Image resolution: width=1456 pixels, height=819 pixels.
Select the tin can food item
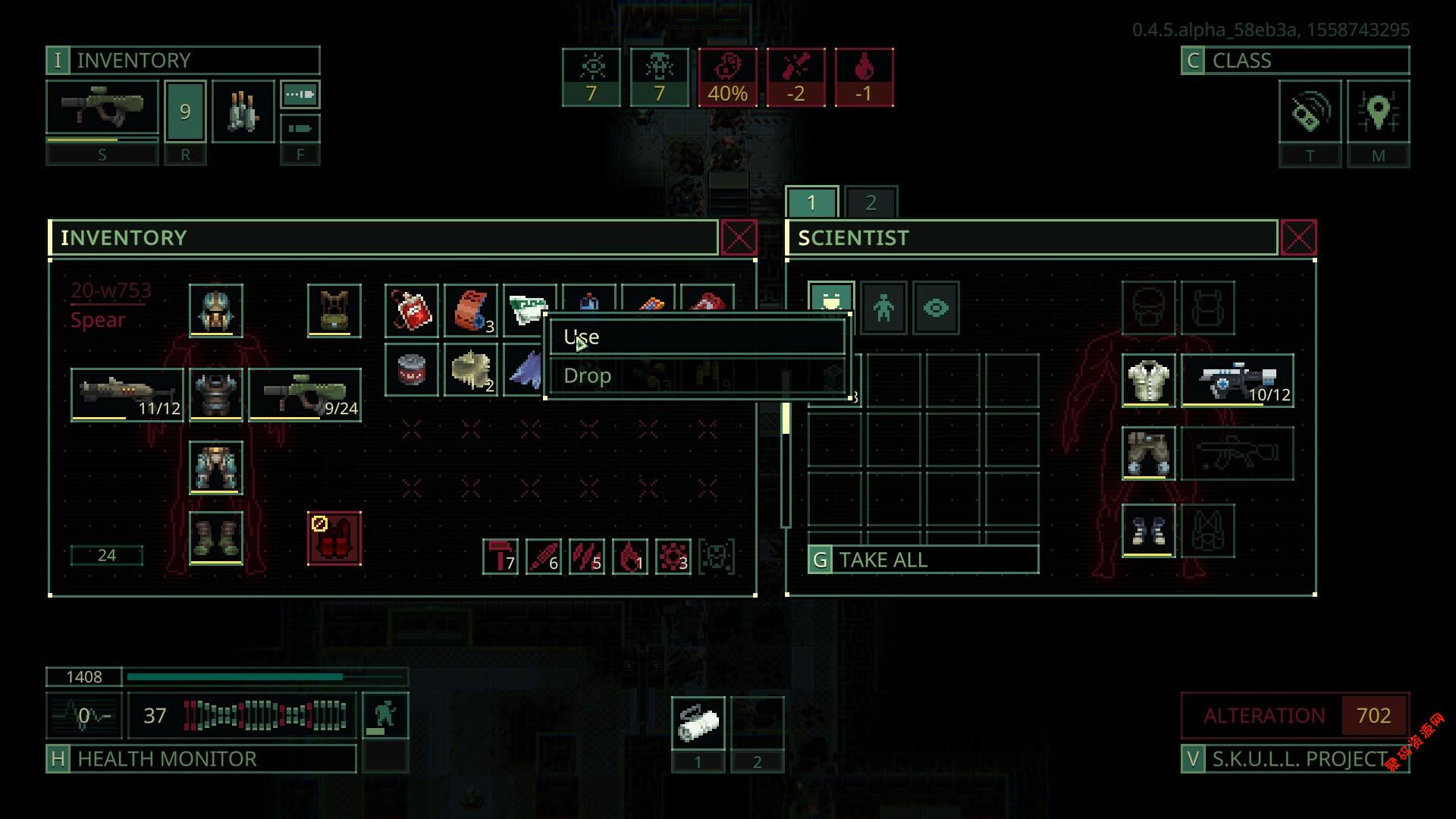[411, 370]
